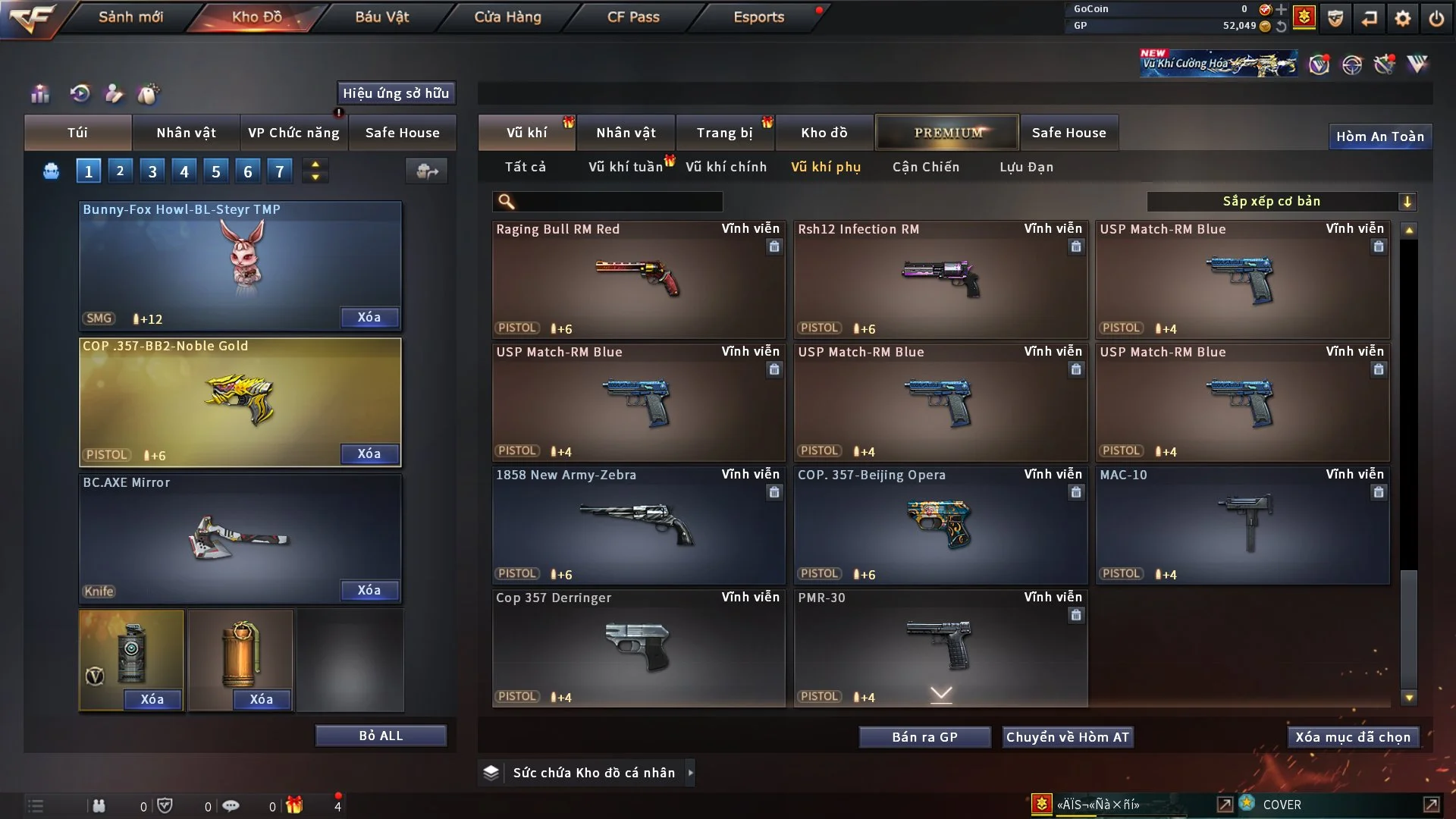Switch to bag number 3
This screenshot has height=819, width=1456.
pyautogui.click(x=152, y=171)
